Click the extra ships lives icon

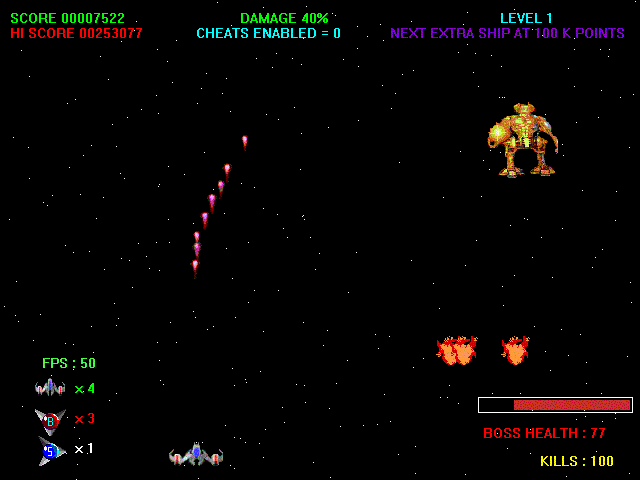(50, 387)
